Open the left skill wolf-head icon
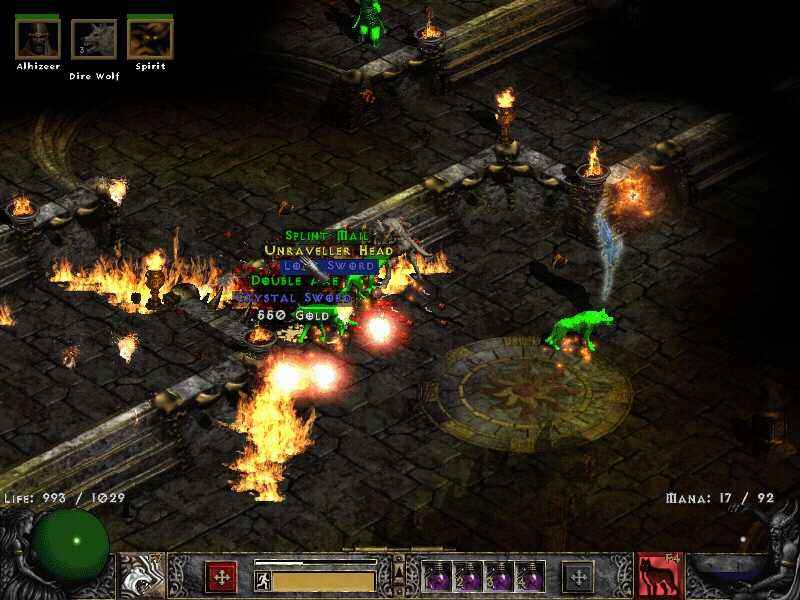 click(x=142, y=576)
